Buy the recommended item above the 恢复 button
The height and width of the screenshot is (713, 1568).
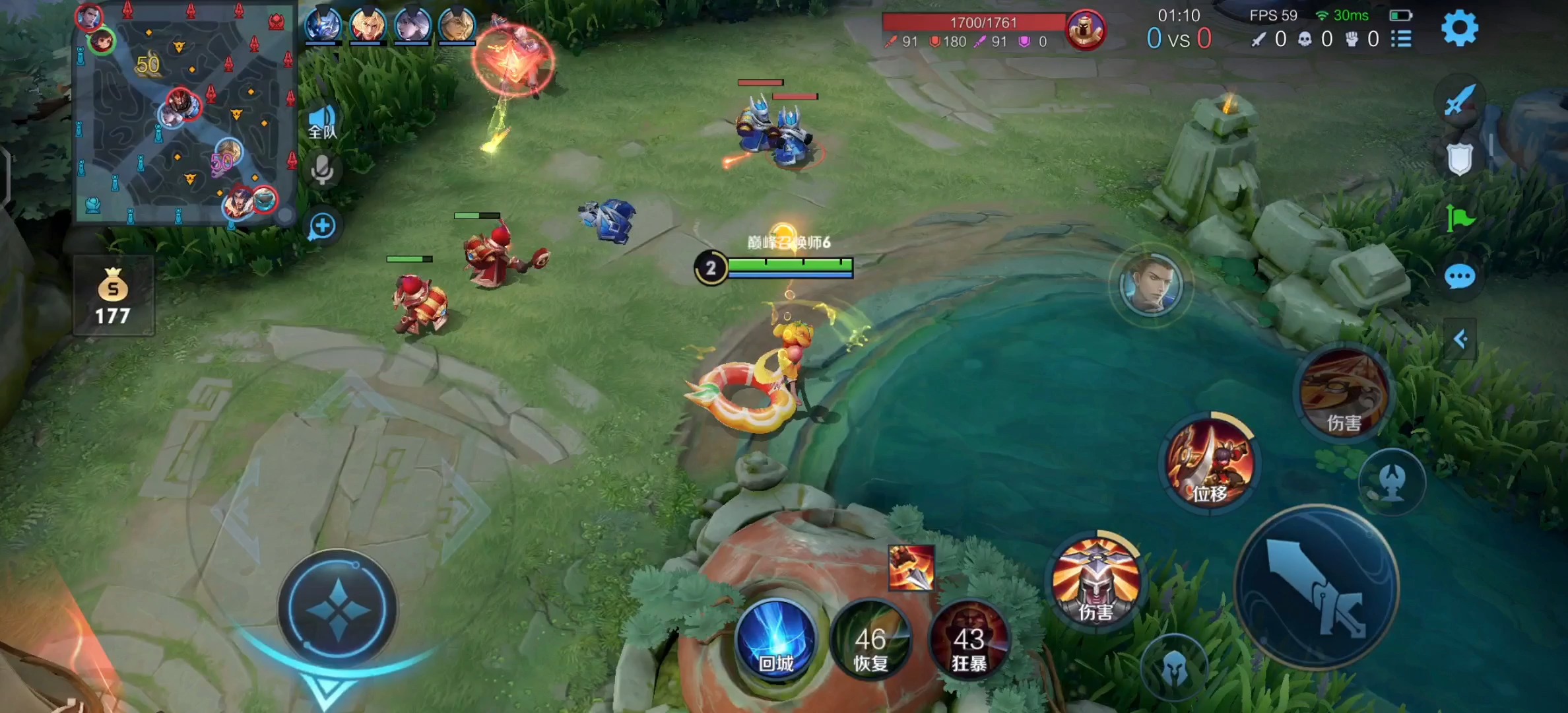pyautogui.click(x=911, y=568)
